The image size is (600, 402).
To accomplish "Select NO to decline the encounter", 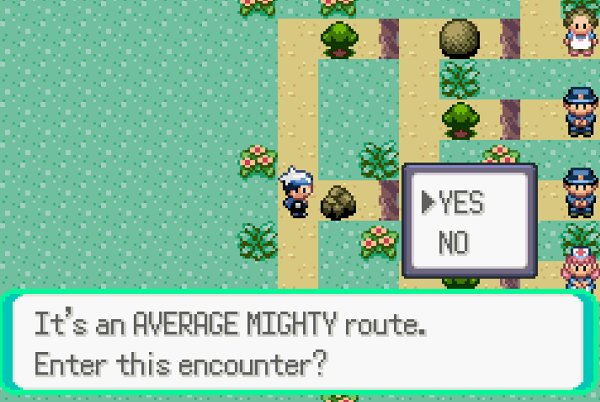I will pos(454,242).
